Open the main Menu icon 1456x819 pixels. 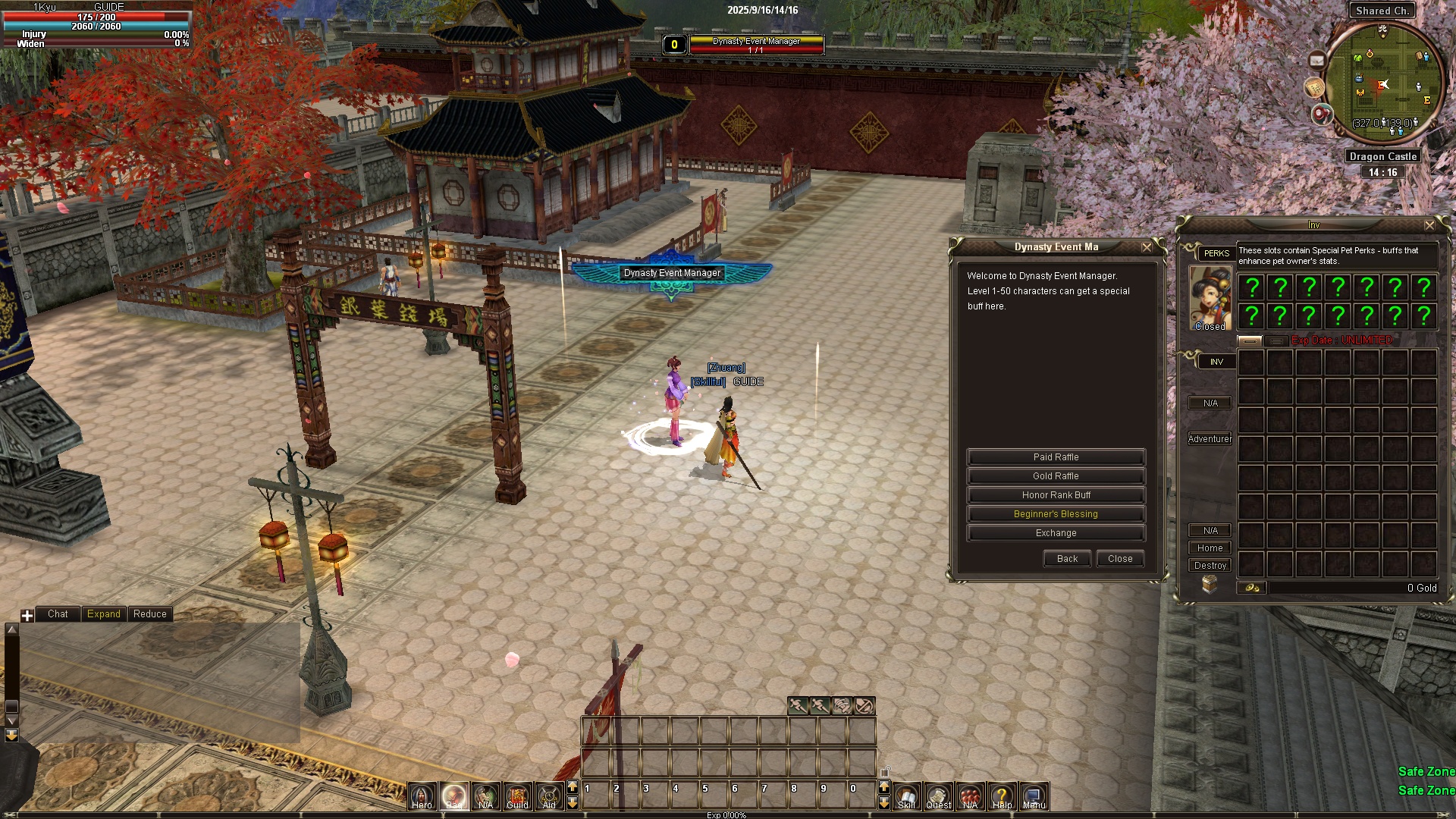pyautogui.click(x=1034, y=796)
